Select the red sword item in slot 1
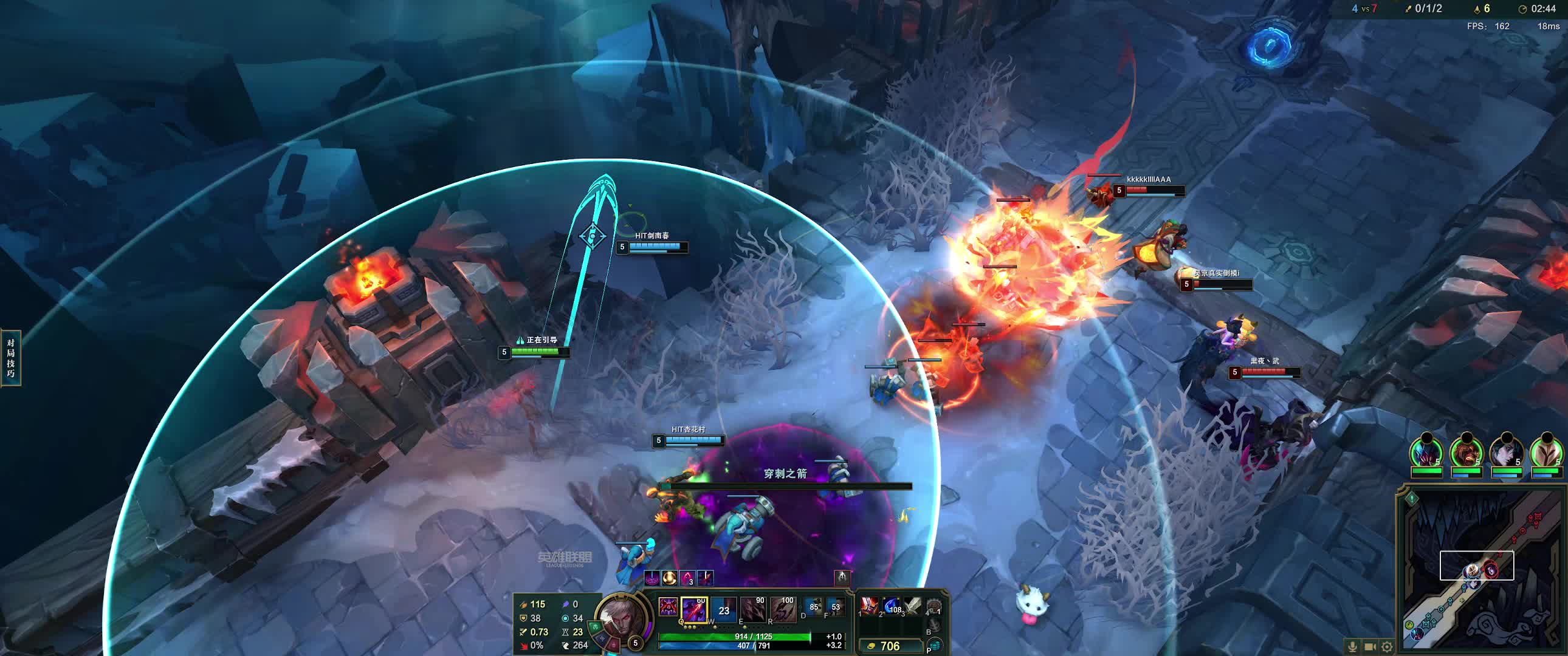The height and width of the screenshot is (656, 1568). (x=870, y=606)
